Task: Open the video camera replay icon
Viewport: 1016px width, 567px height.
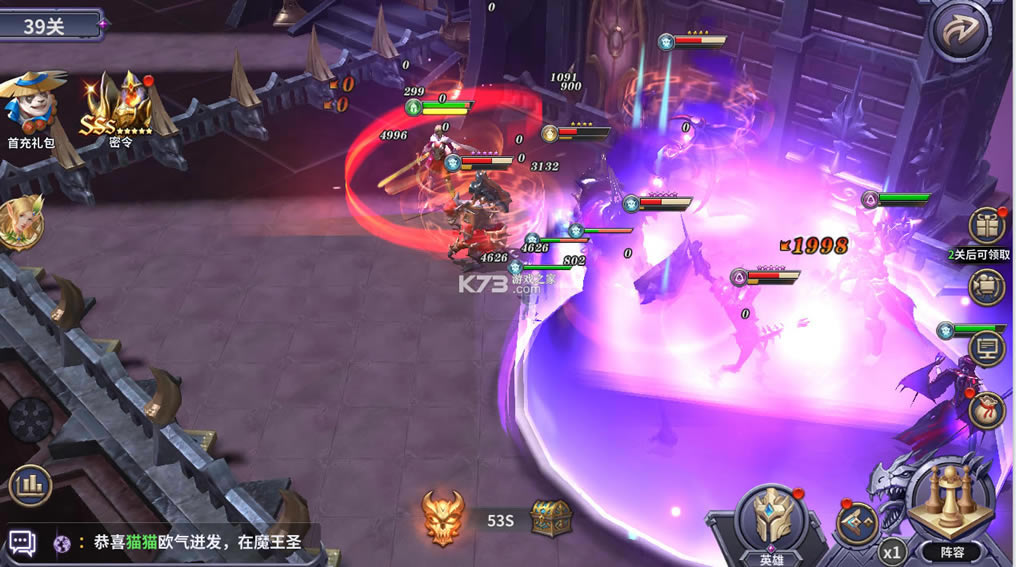Action: 987,287
